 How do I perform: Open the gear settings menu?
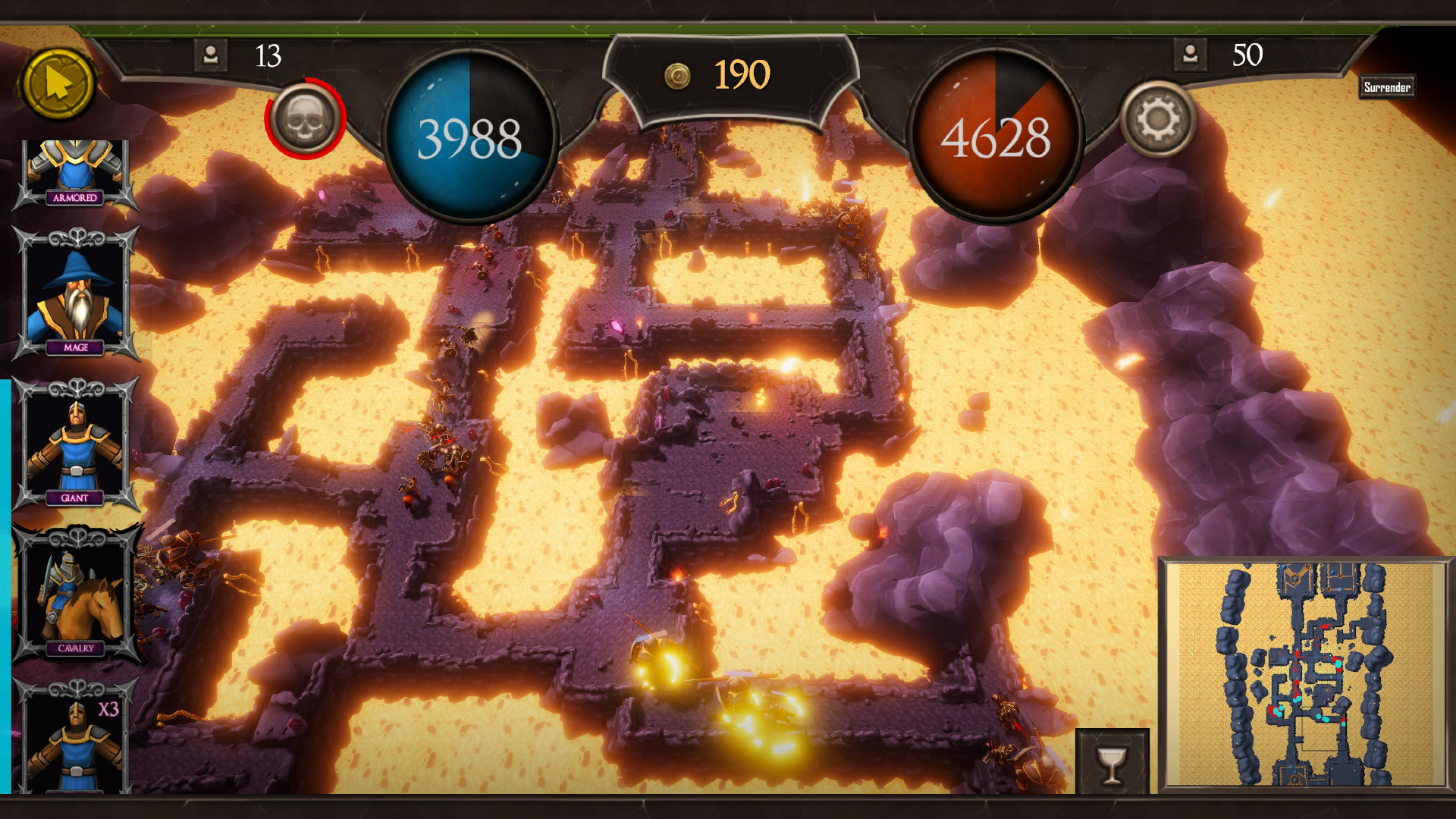[1158, 119]
